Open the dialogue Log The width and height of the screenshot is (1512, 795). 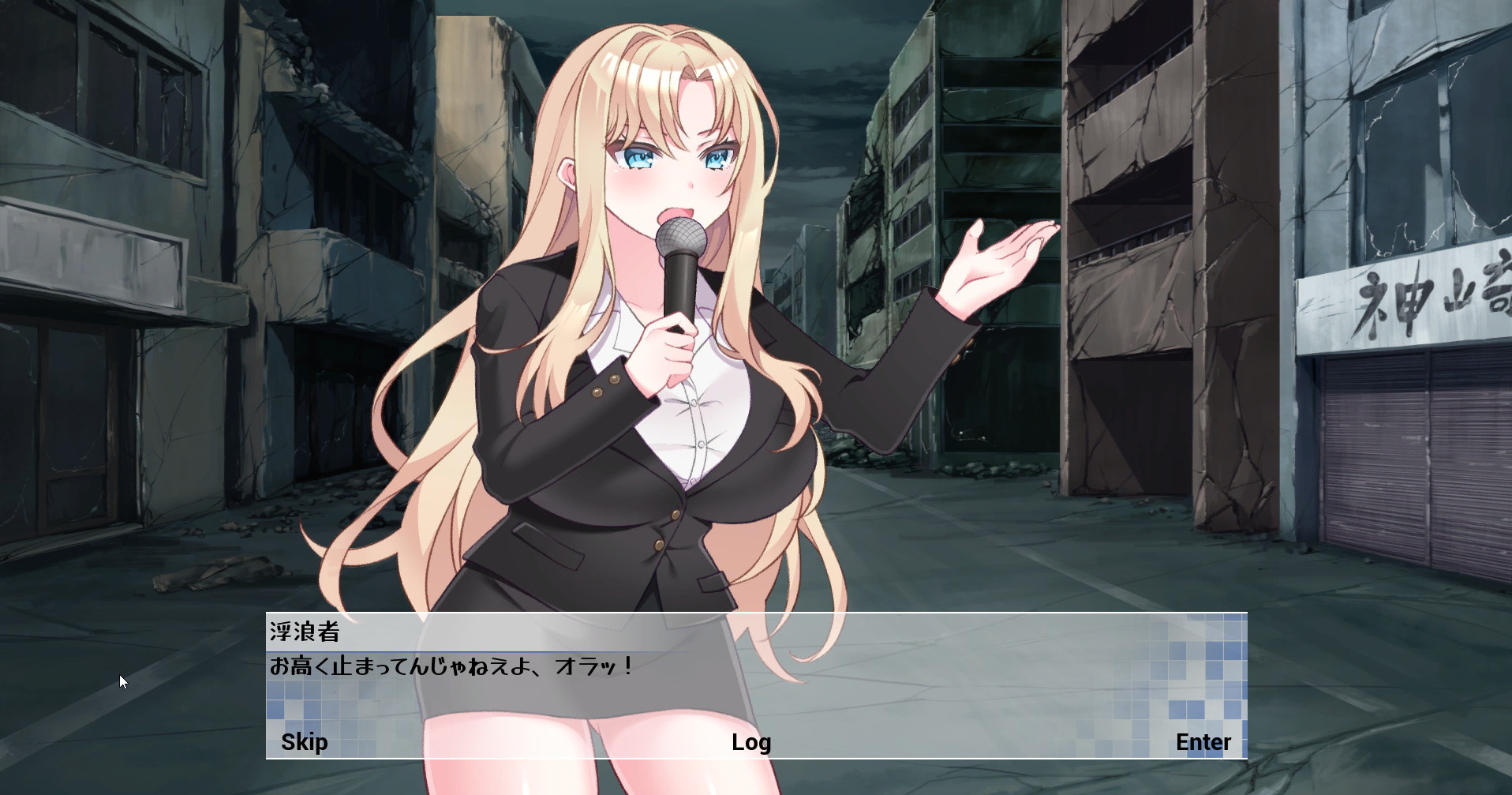pos(750,742)
